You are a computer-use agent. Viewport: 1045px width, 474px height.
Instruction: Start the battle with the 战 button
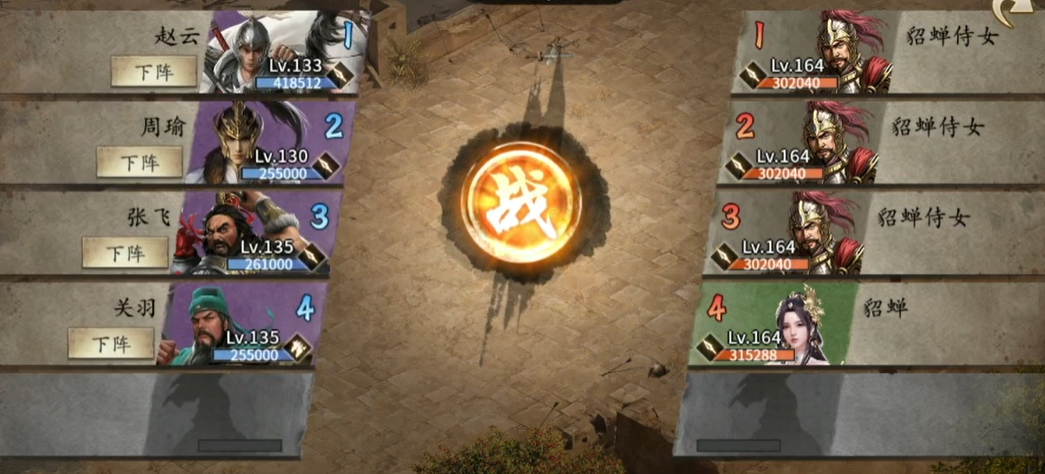522,210
